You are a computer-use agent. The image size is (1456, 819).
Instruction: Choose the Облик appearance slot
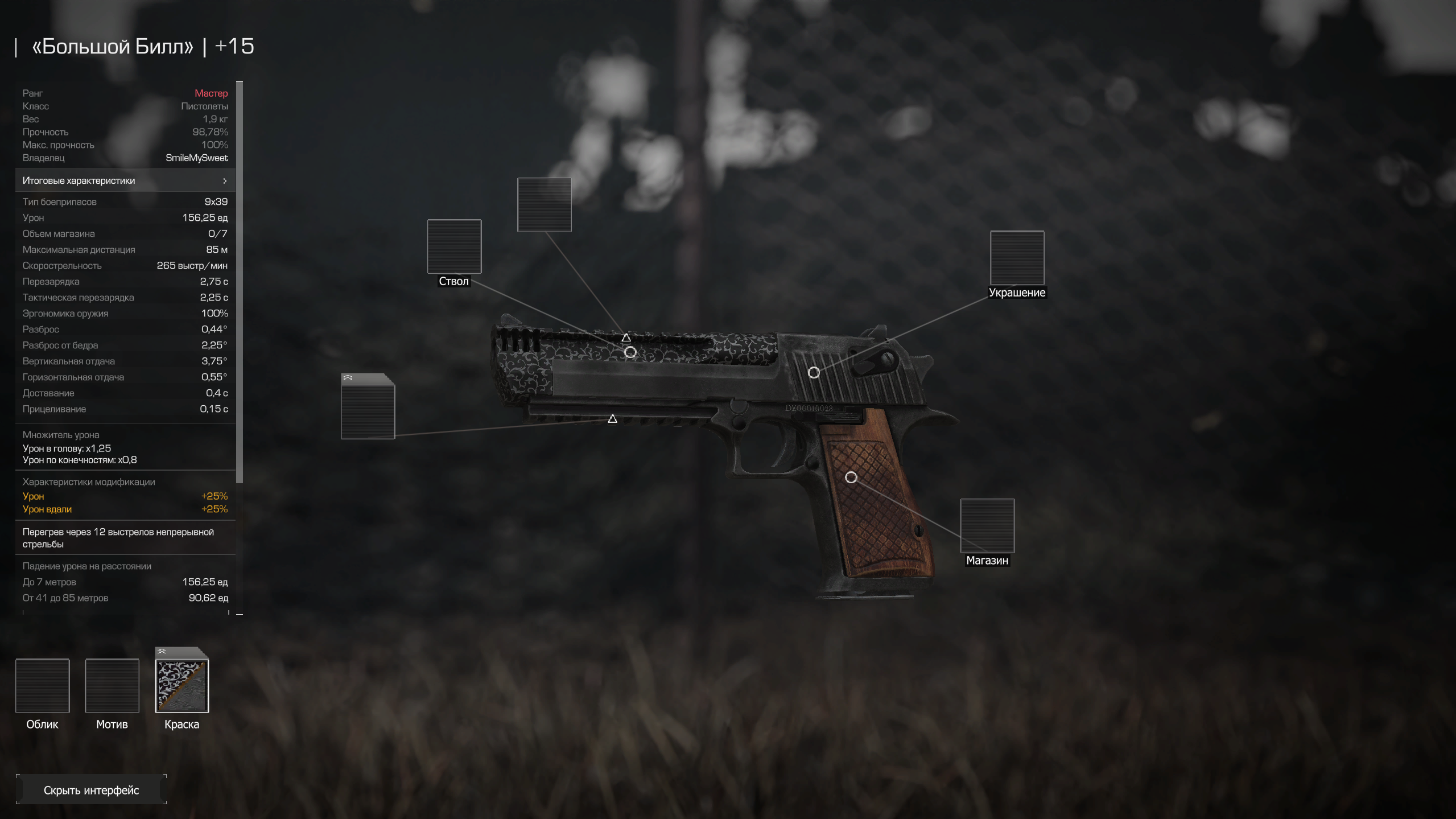[x=43, y=686]
